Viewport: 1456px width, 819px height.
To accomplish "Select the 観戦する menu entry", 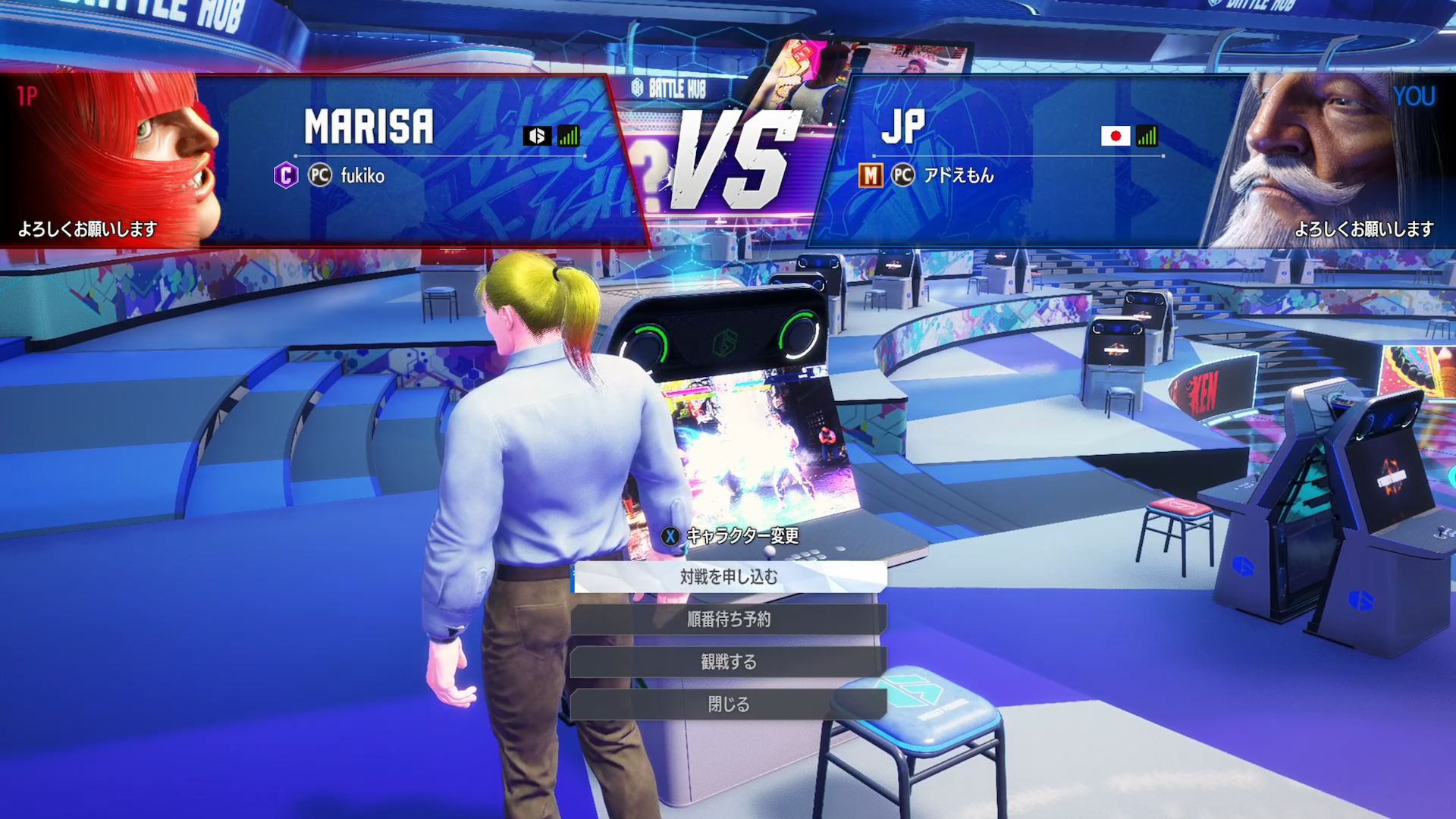I will (x=728, y=661).
